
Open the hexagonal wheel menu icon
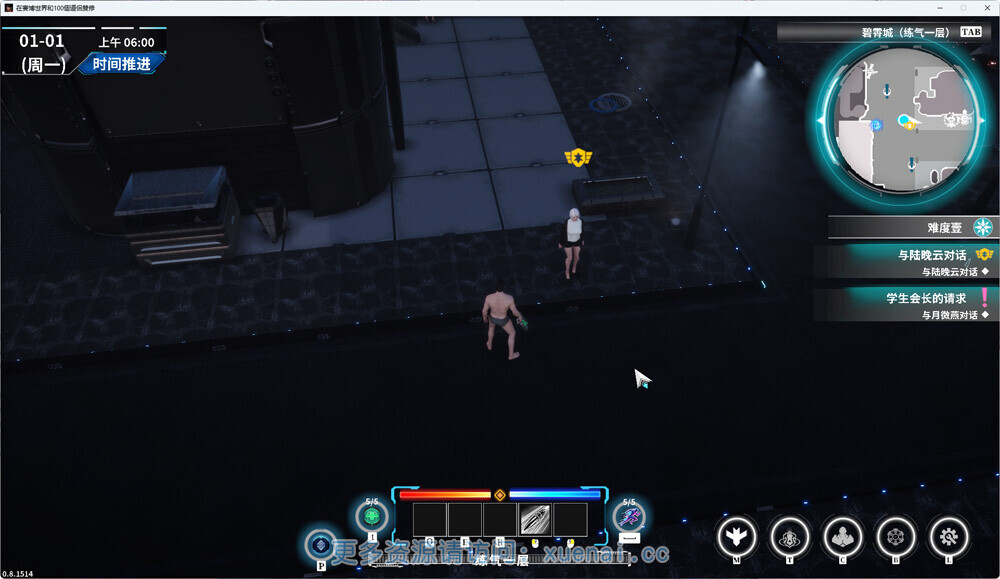(x=895, y=537)
